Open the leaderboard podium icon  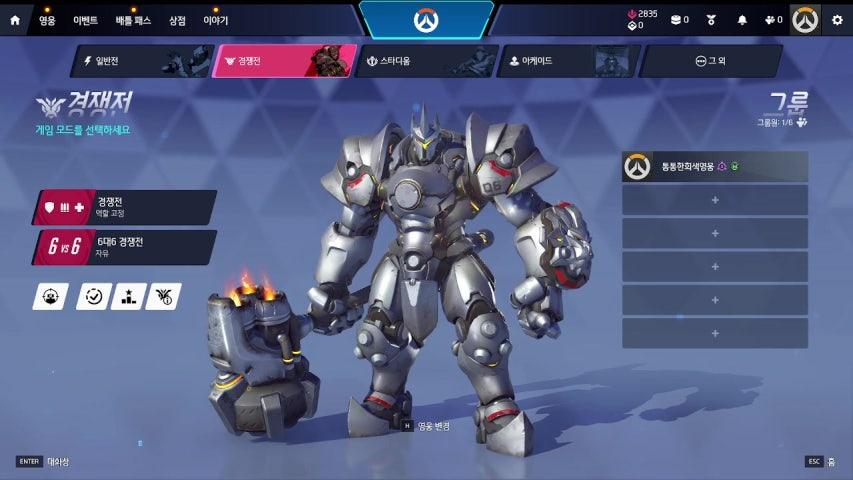tap(128, 296)
